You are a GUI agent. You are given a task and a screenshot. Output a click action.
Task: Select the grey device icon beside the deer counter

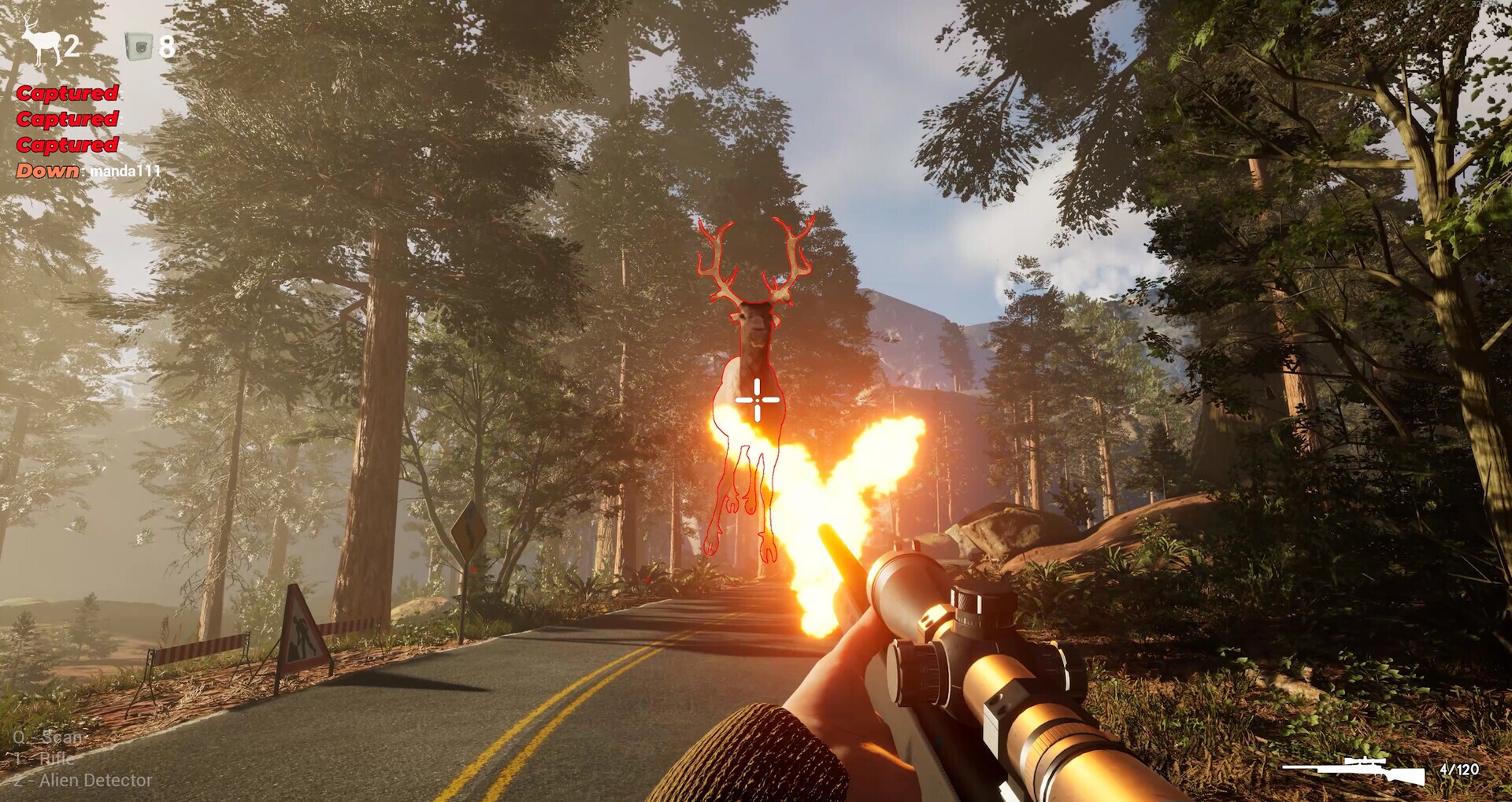tap(139, 46)
